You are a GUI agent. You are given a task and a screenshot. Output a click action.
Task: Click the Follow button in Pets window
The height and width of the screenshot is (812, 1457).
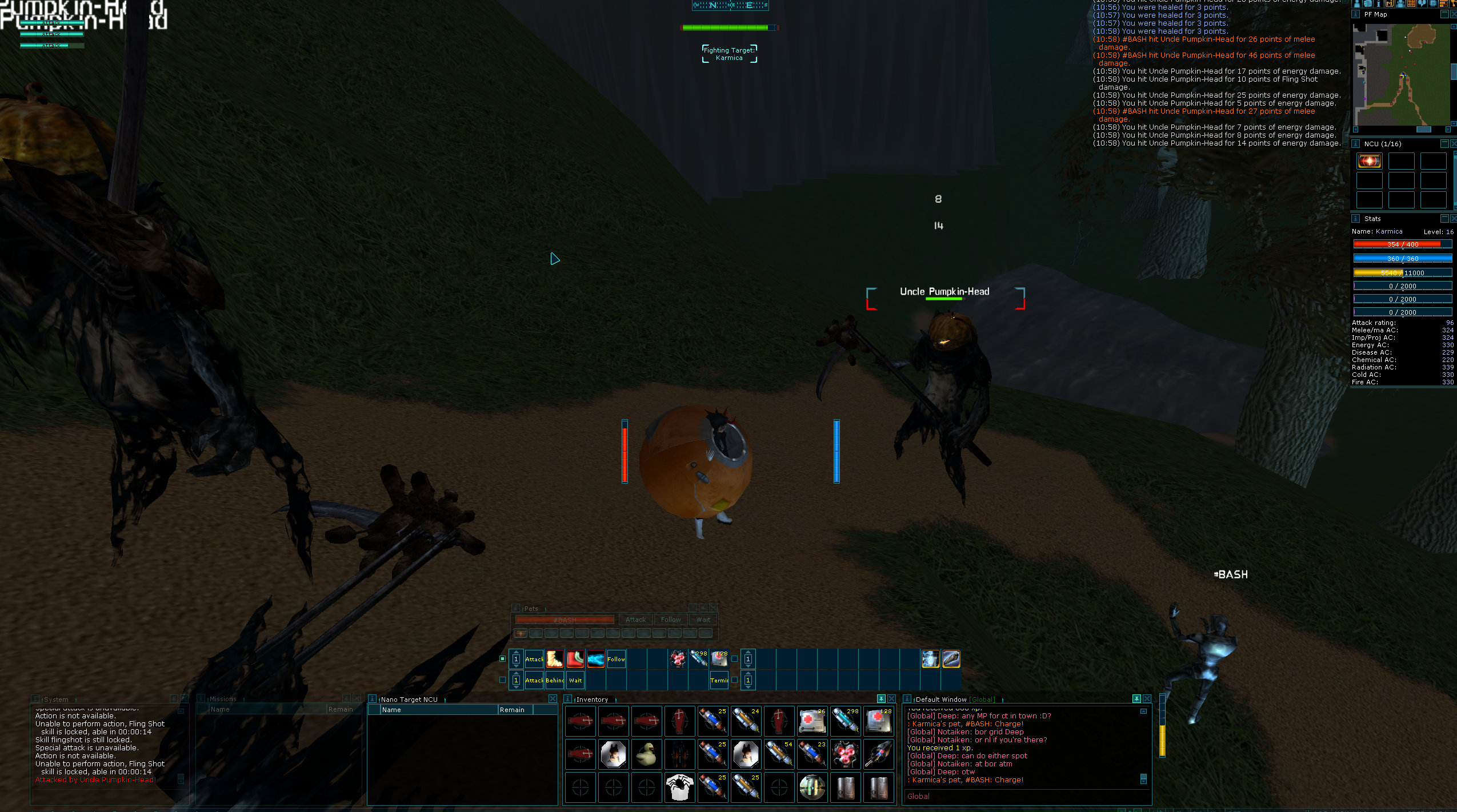pos(670,620)
